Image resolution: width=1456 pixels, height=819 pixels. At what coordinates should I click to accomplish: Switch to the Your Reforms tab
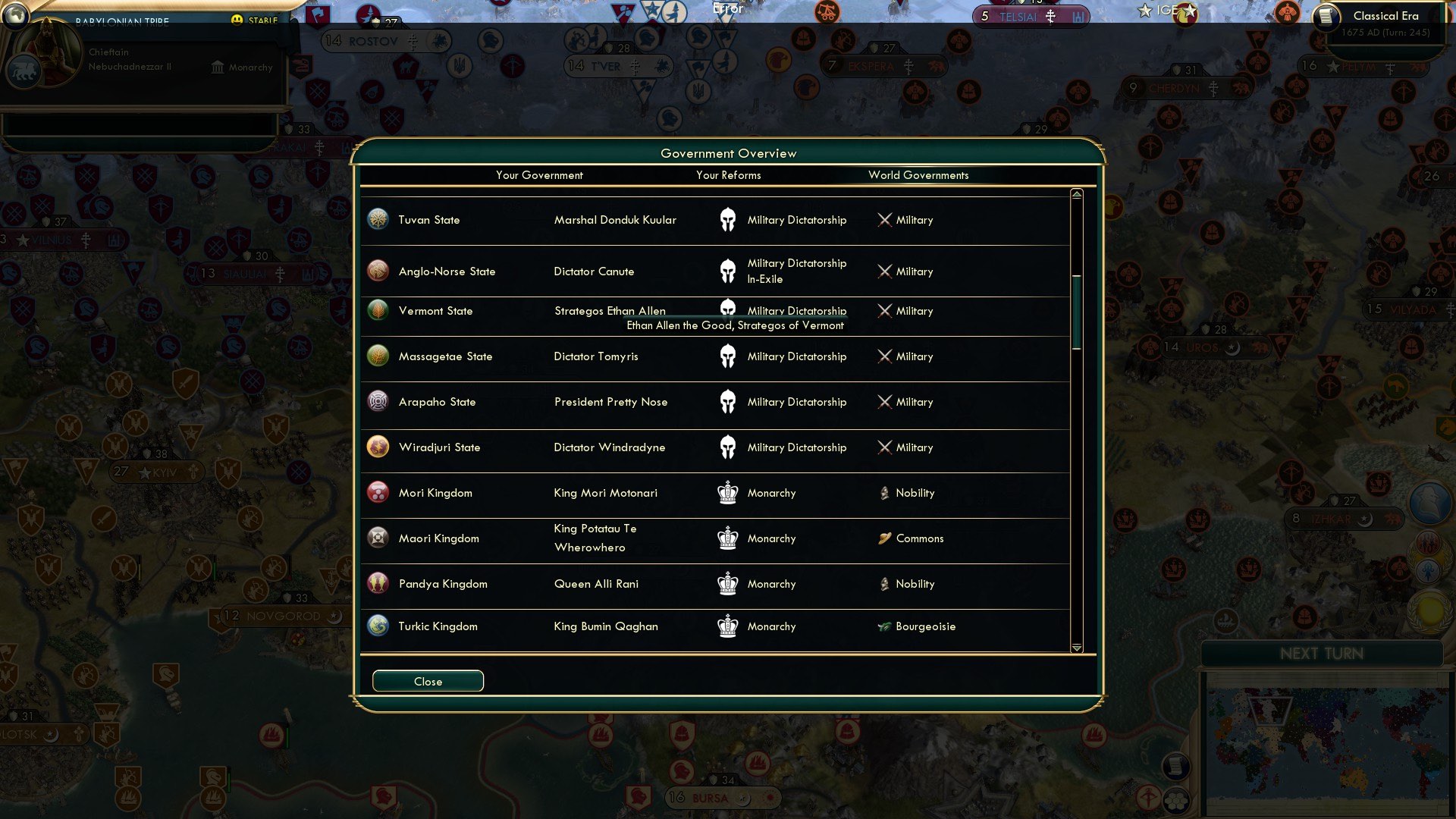point(730,175)
